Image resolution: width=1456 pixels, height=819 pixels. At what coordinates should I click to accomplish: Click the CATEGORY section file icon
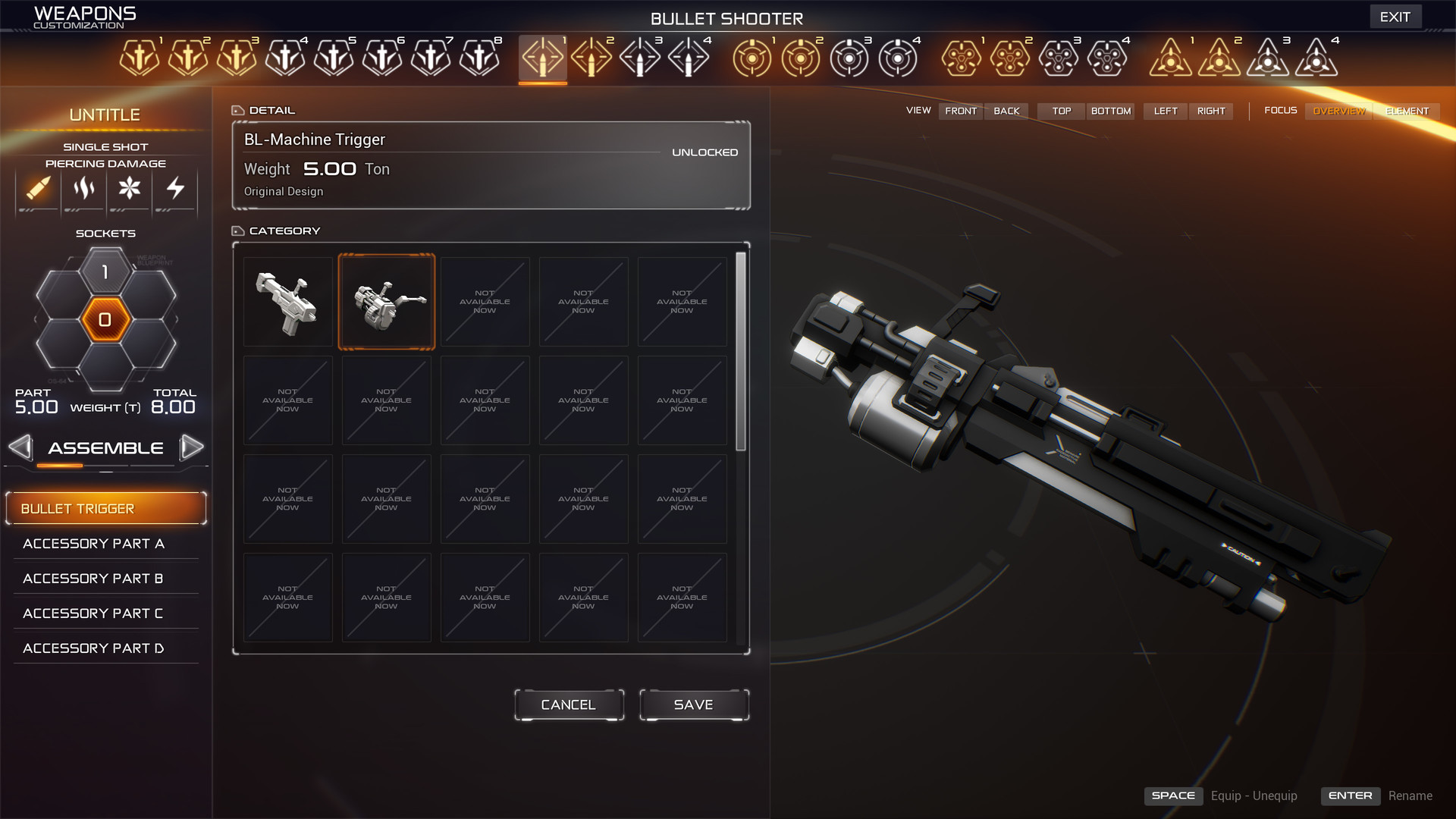point(238,230)
